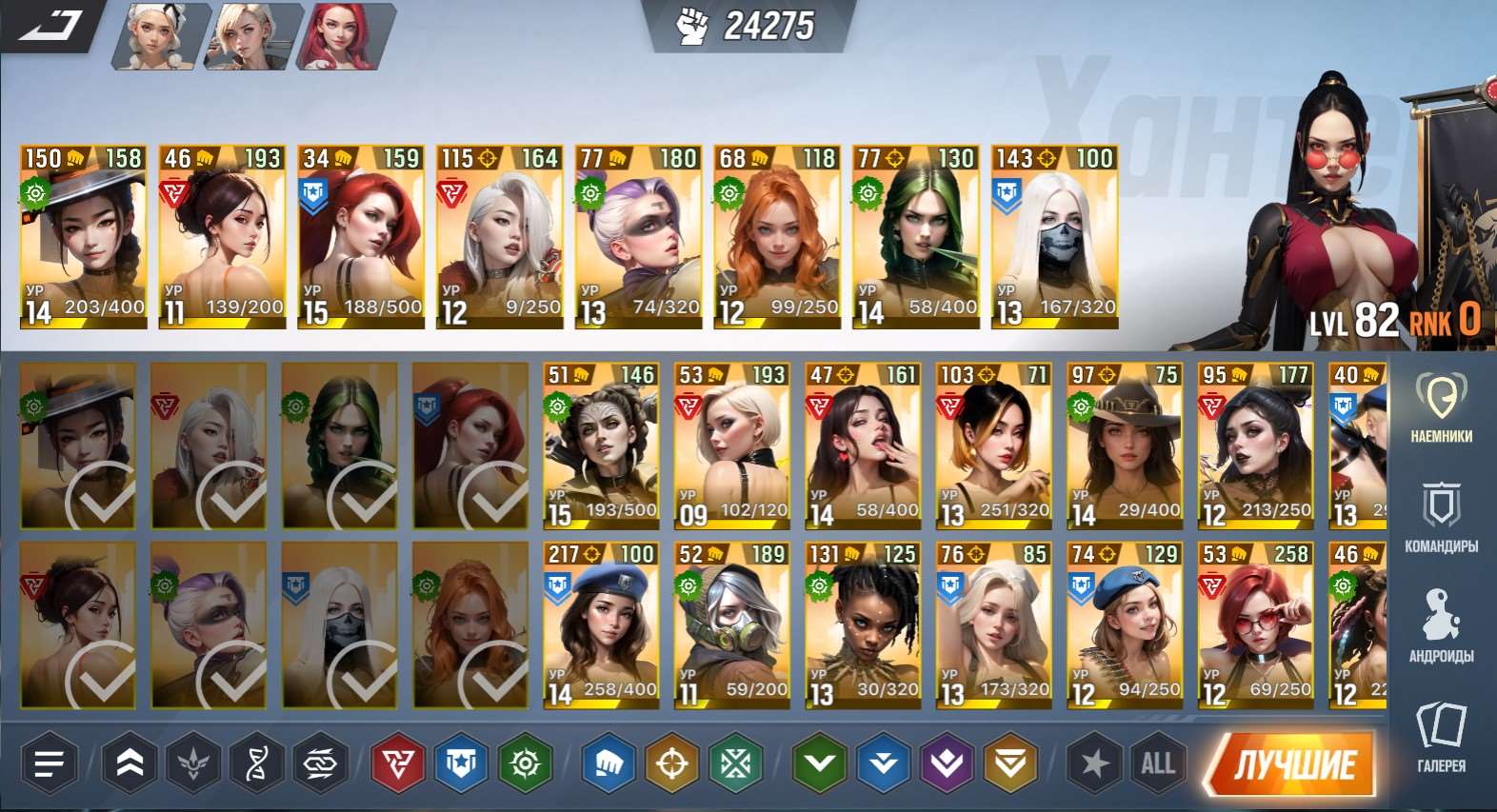Filter by the fist melee attack icon
The image size is (1497, 812).
pyautogui.click(x=606, y=763)
